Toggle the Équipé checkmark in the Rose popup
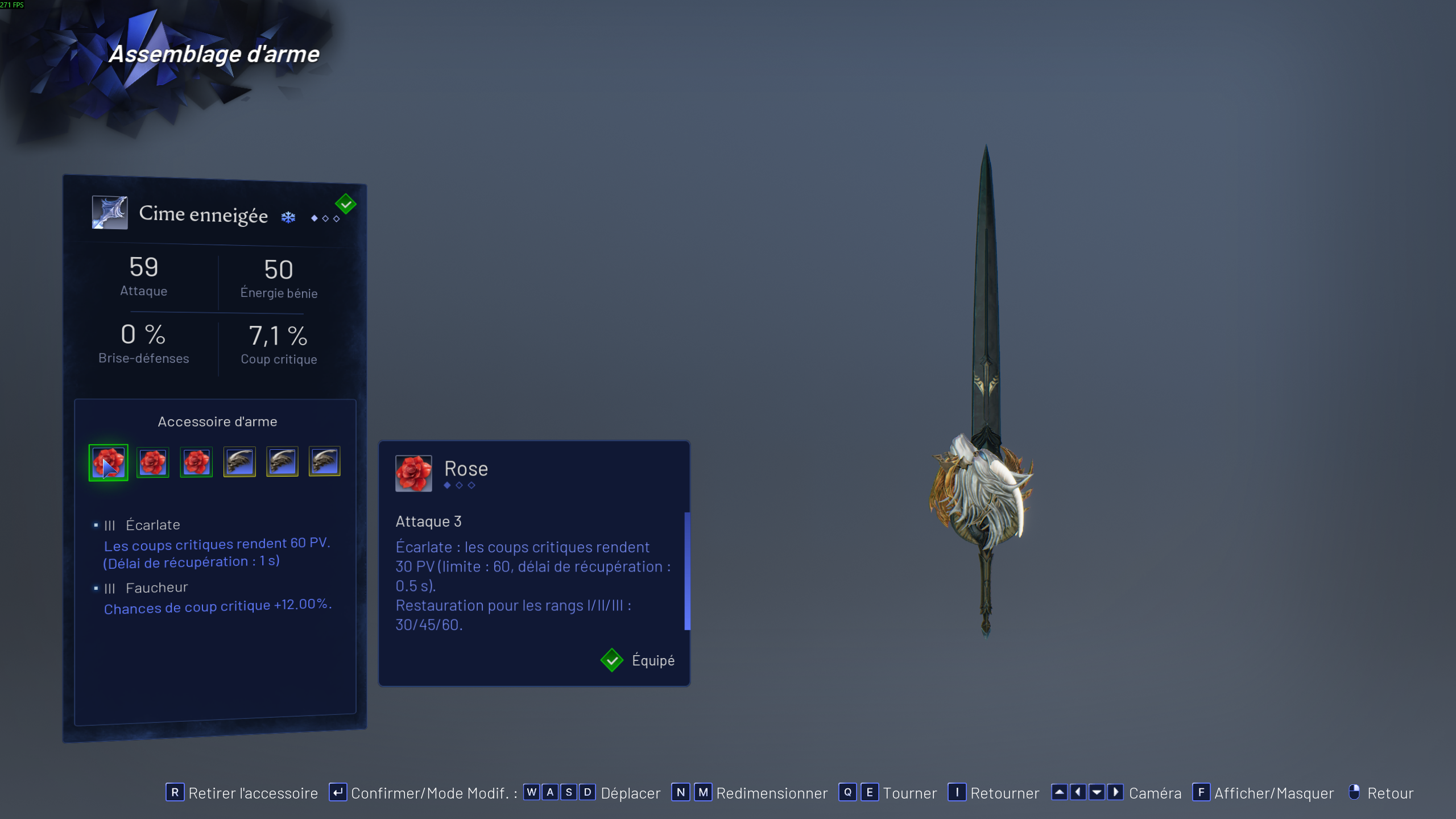The height and width of the screenshot is (819, 1456). [612, 660]
